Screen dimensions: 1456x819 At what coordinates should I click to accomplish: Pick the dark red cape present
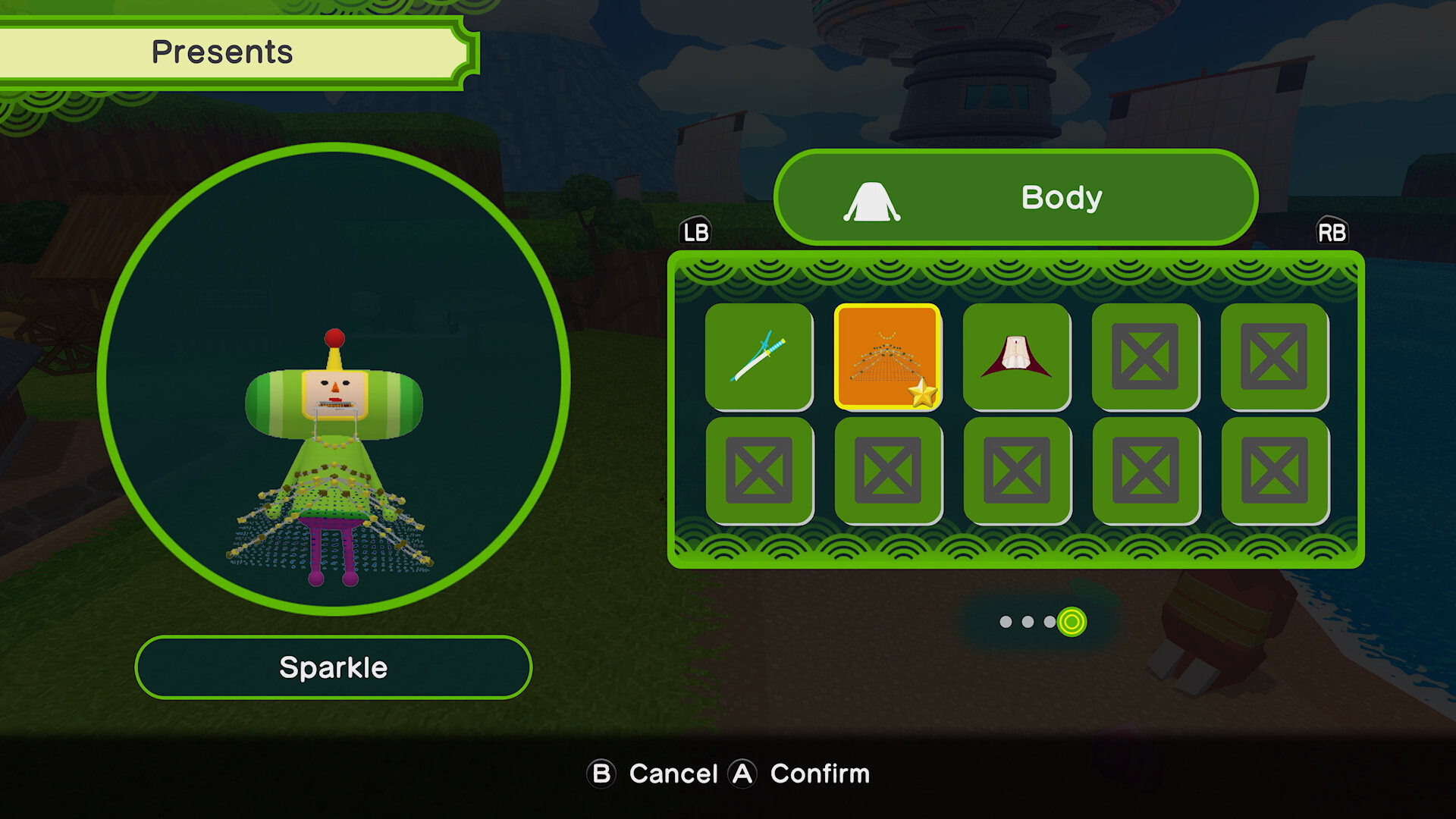pos(1016,356)
